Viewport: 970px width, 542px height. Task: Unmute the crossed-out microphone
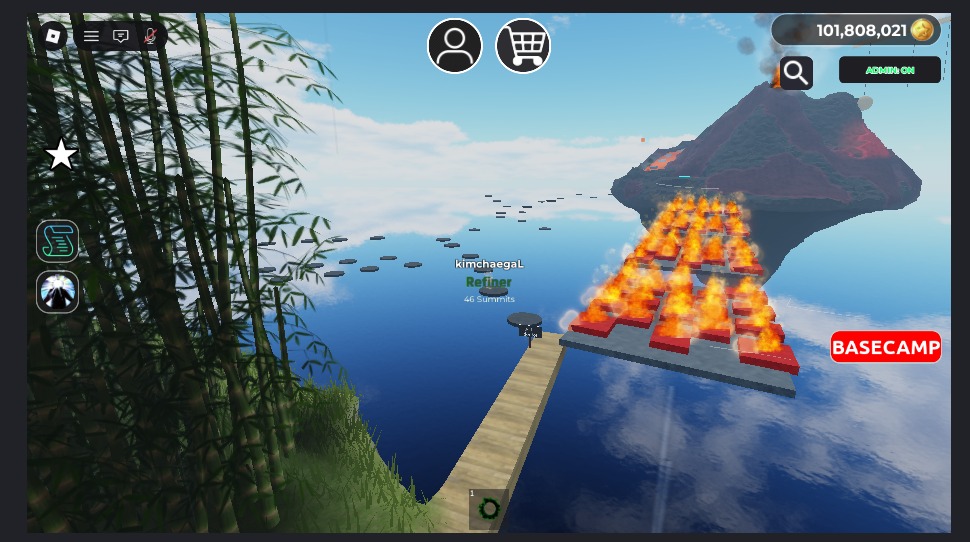pyautogui.click(x=150, y=36)
